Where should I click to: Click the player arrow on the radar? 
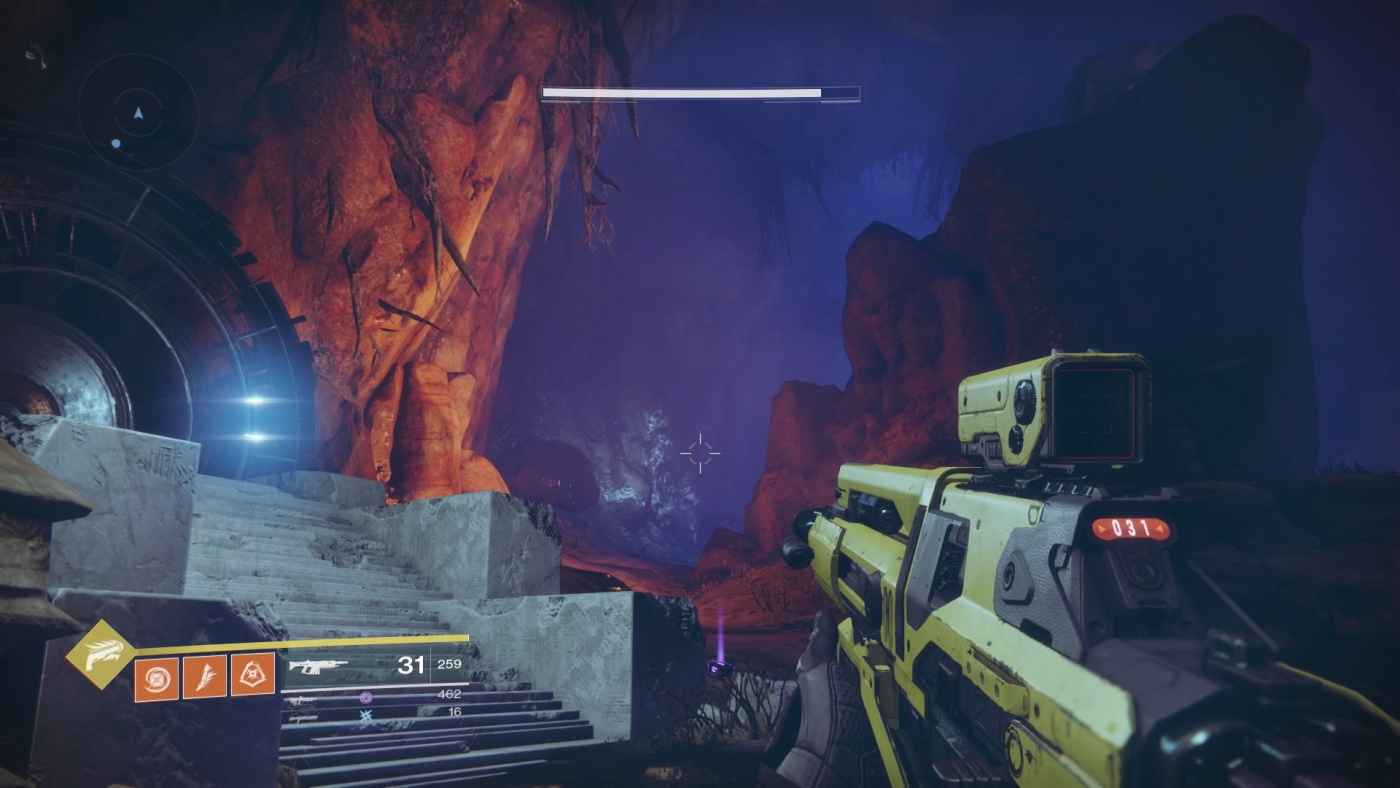coord(138,113)
